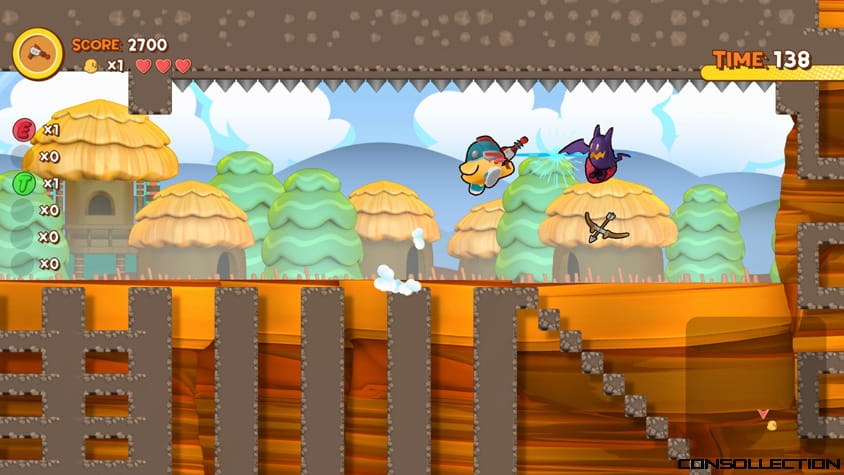The height and width of the screenshot is (475, 844).
Task: Select the green T letter token
Action: pyautogui.click(x=24, y=183)
